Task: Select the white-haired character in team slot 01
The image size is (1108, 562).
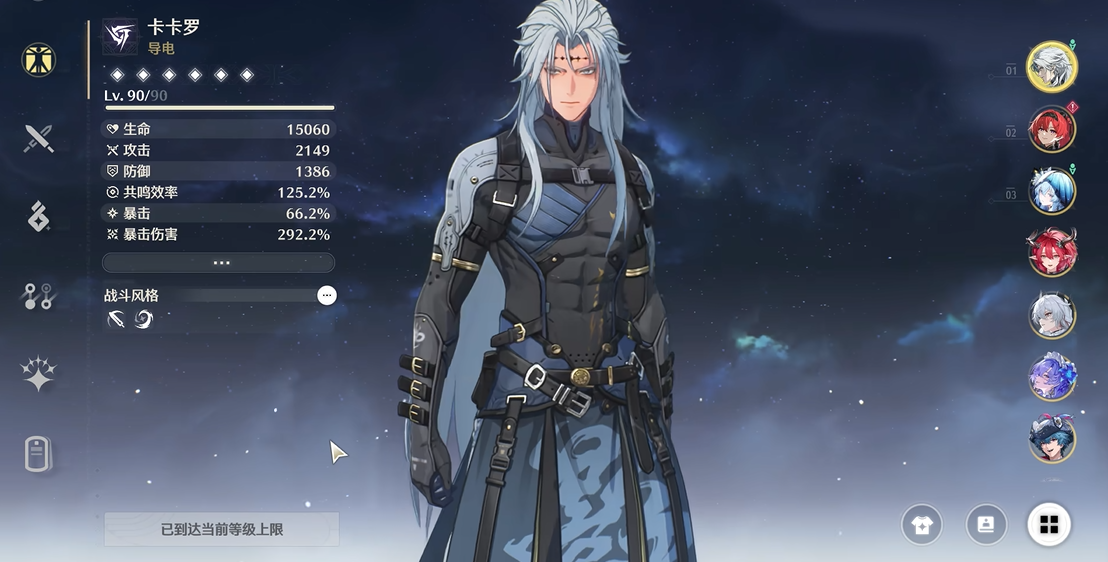Action: (1052, 66)
